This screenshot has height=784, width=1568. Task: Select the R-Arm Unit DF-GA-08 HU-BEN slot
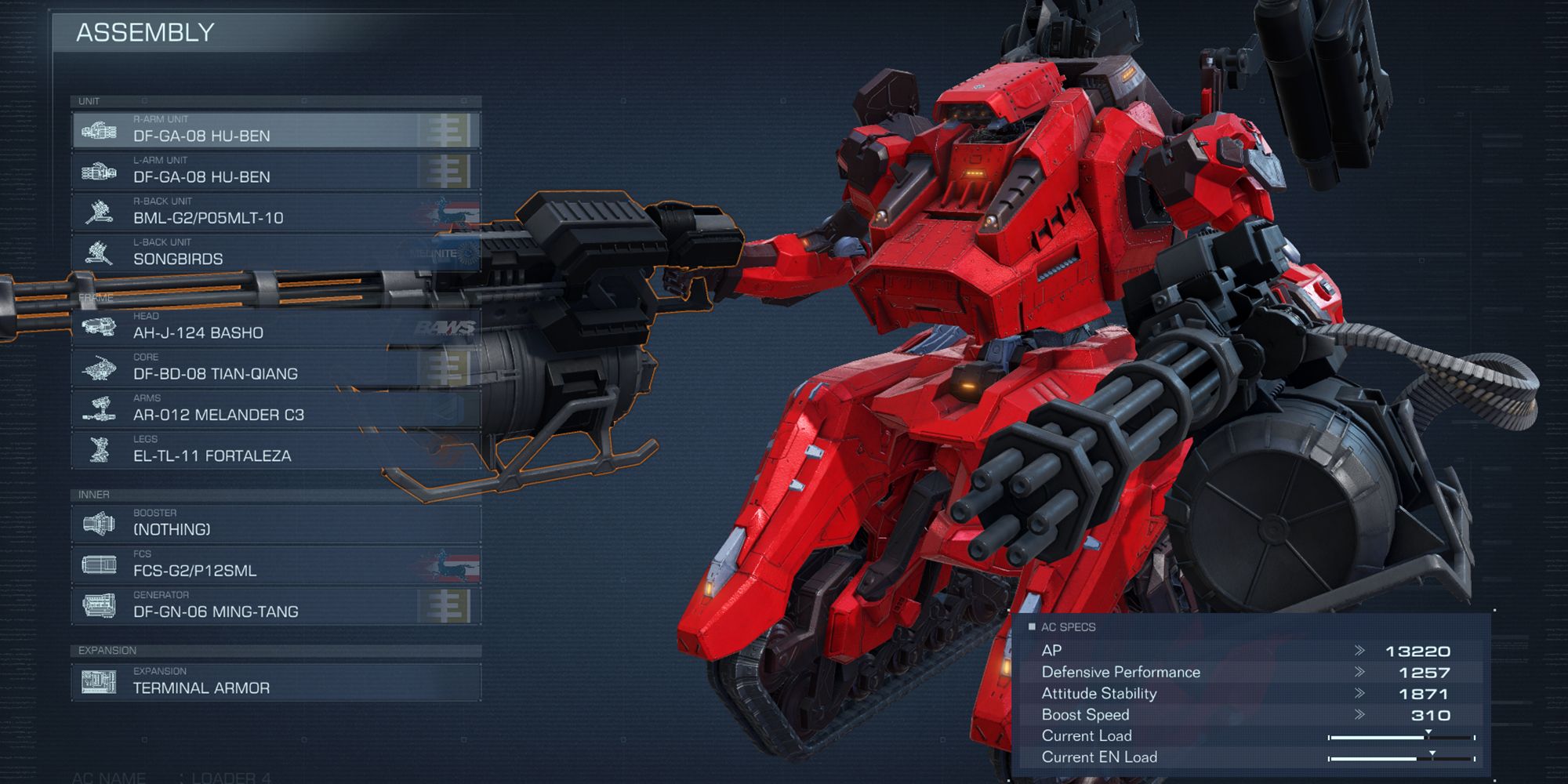(x=274, y=130)
